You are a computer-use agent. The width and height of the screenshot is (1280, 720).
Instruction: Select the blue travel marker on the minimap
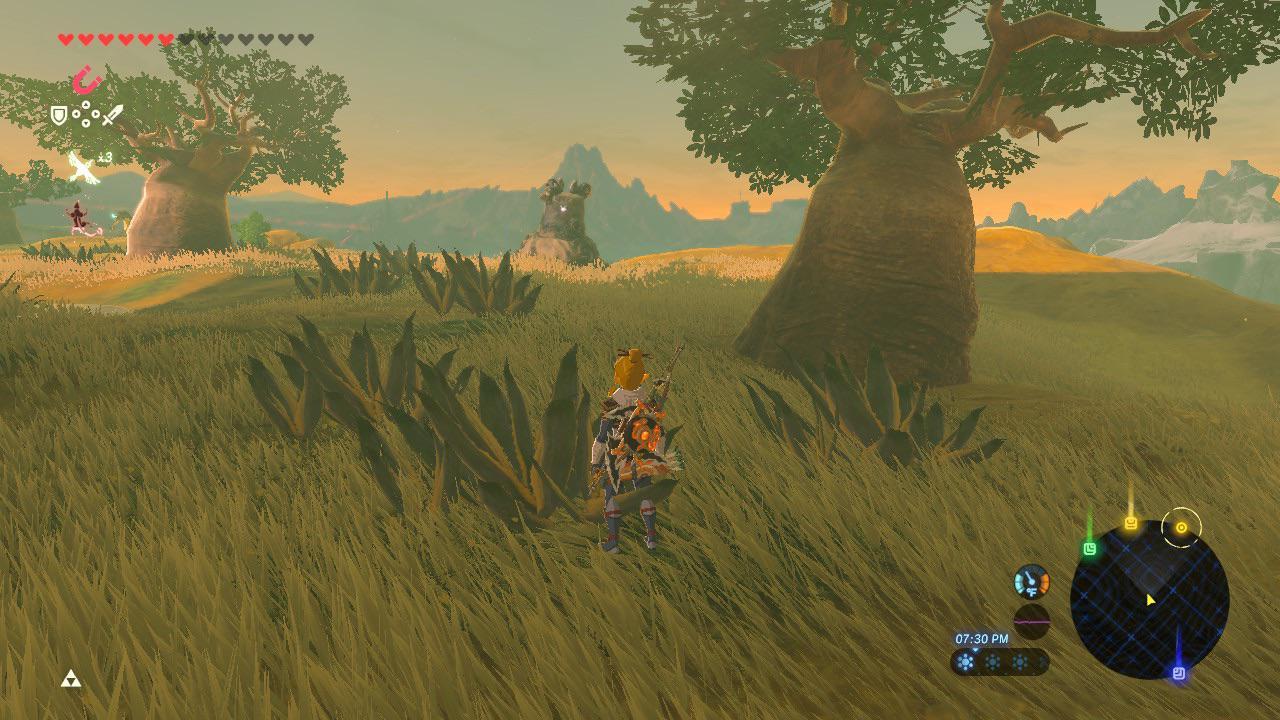(x=1180, y=672)
